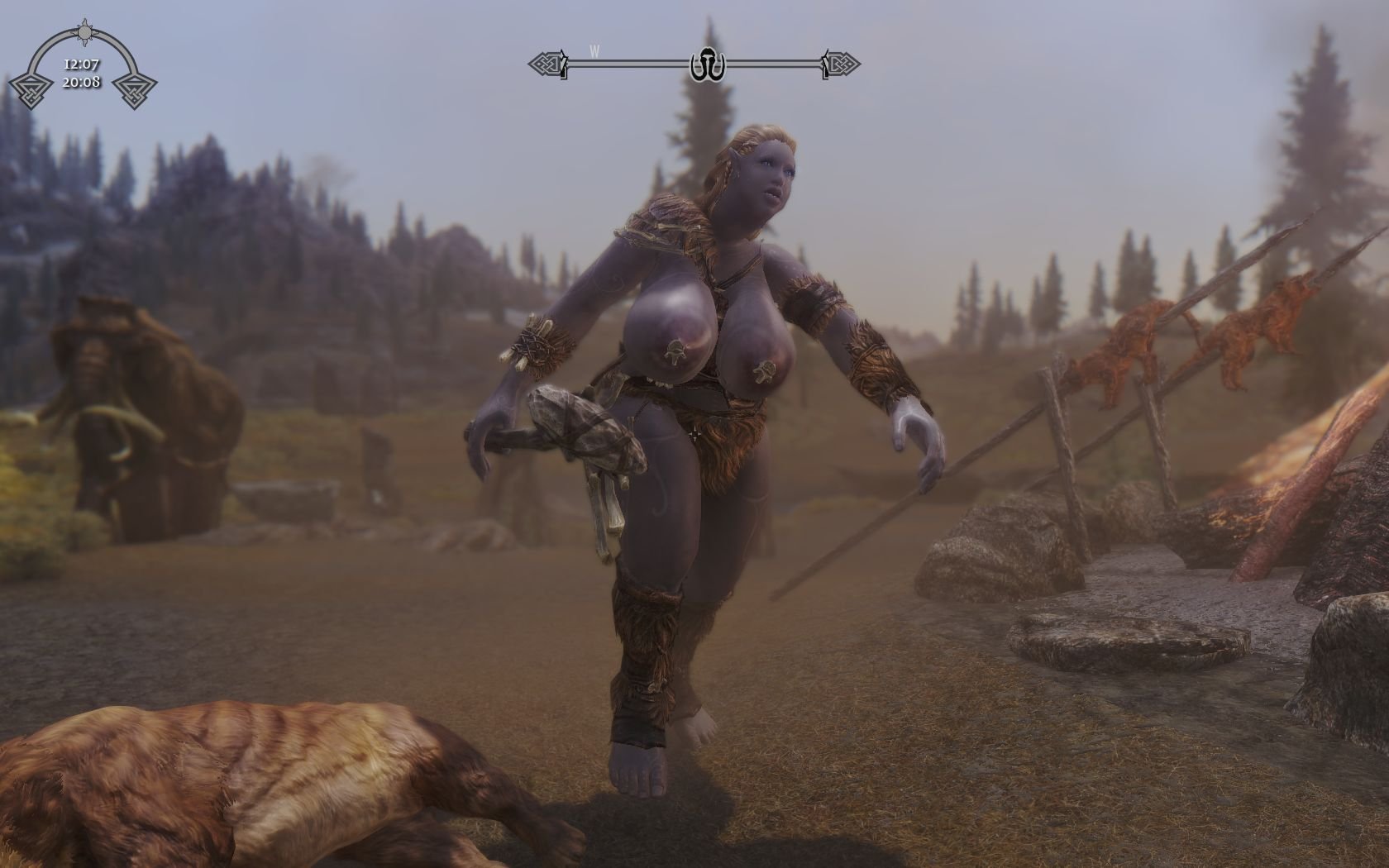Viewport: 1389px width, 868px height.
Task: Click the dagger marker left of the compass center
Action: (564, 63)
